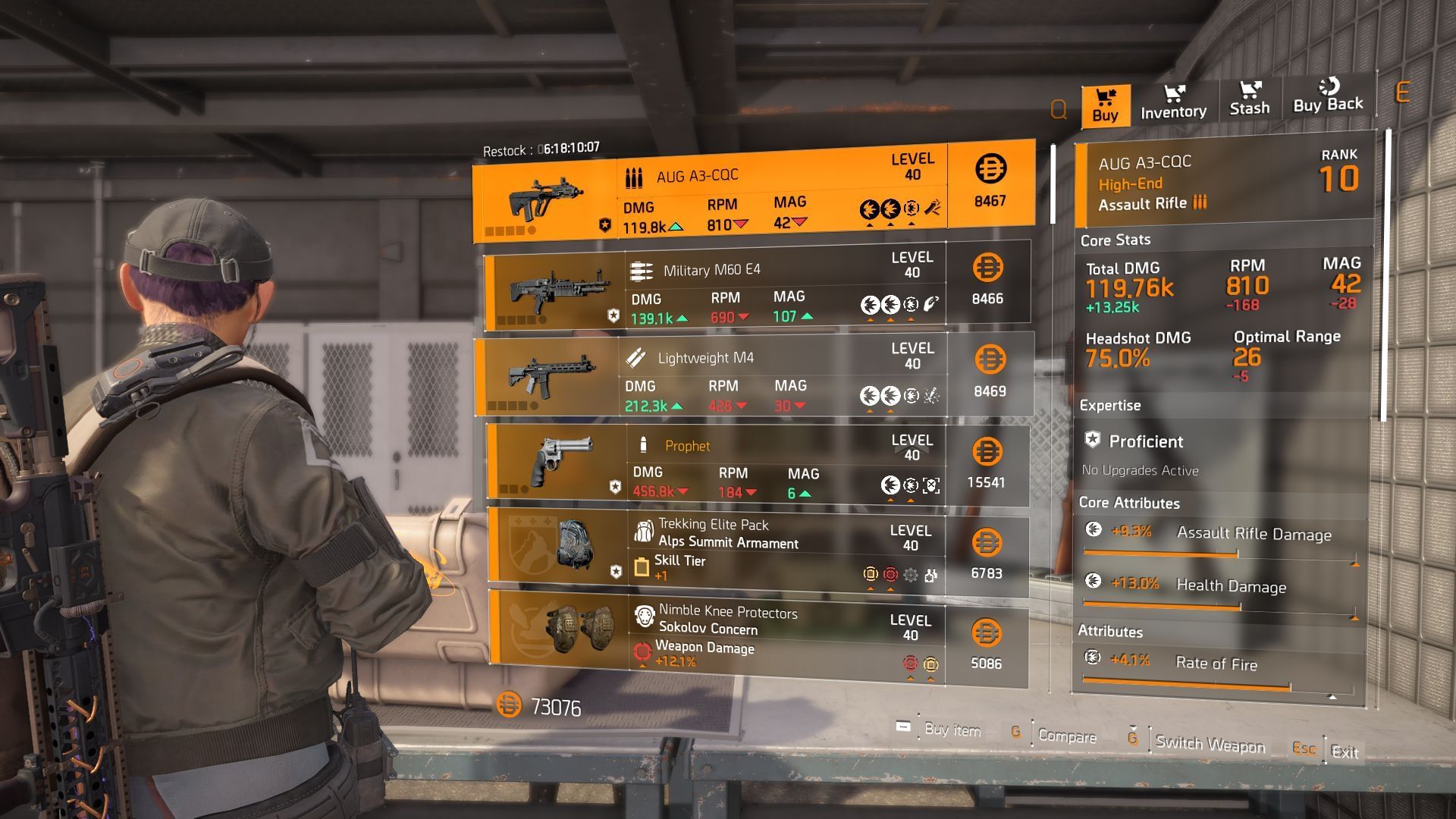Choose the Military M60 E4 listing
1456x819 pixels.
pos(756,286)
